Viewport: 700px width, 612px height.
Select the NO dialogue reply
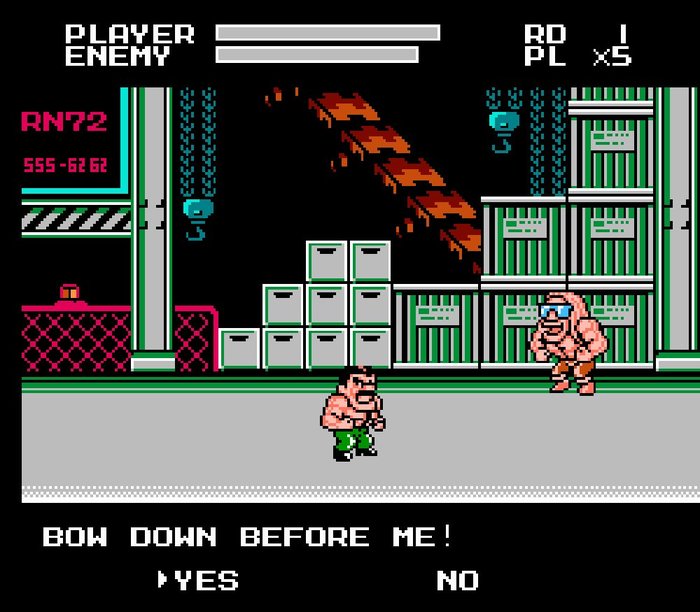click(457, 581)
